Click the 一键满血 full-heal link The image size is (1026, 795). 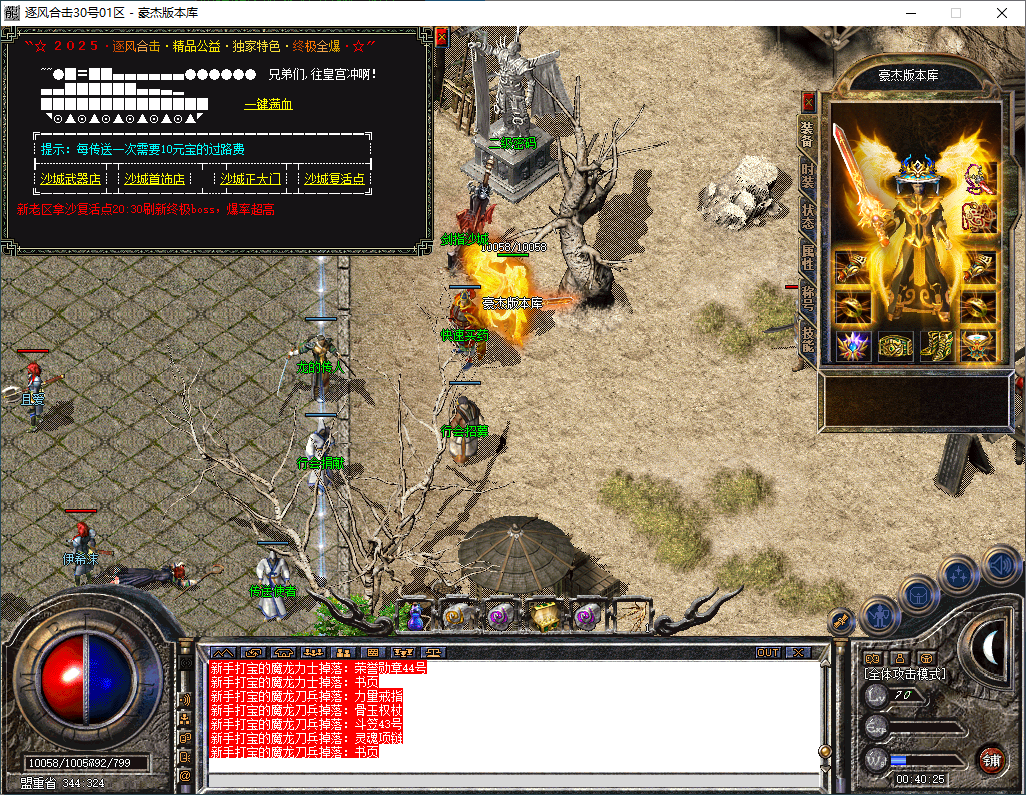click(x=268, y=104)
